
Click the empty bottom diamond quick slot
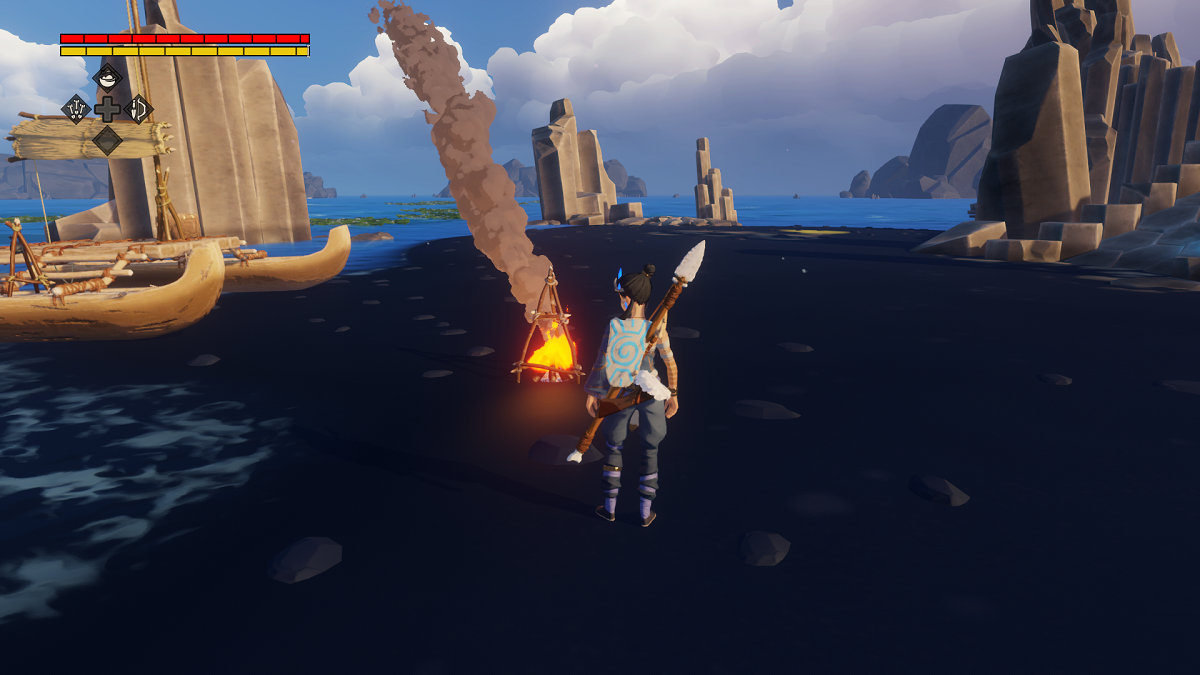[x=107, y=140]
